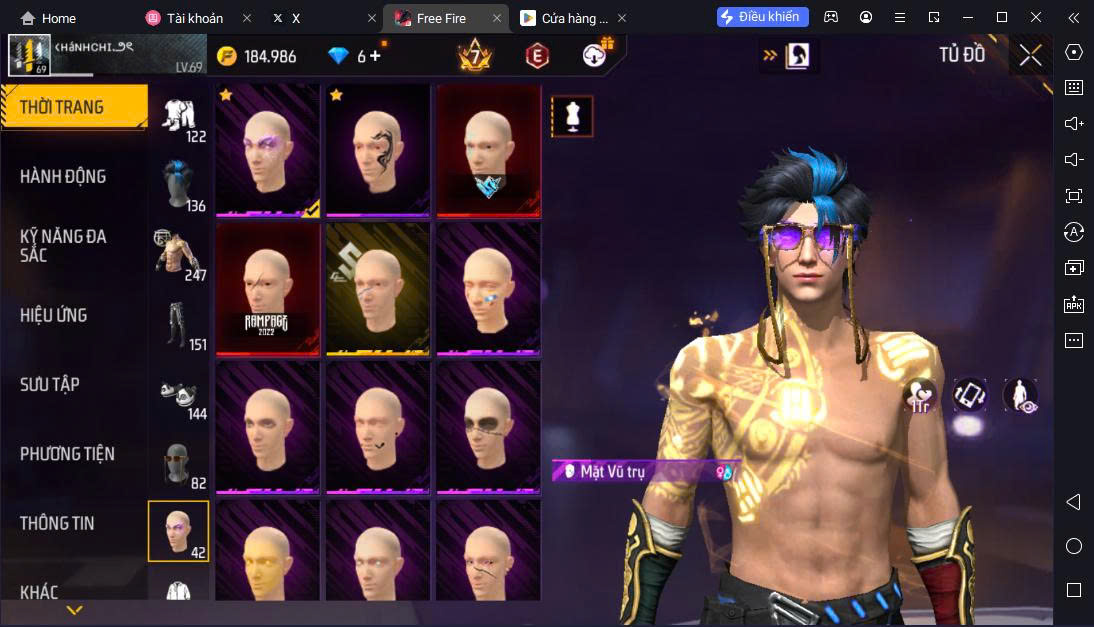Select the outfit sets subcategory with count 122
Screen dimensions: 1094x627
tap(181, 119)
